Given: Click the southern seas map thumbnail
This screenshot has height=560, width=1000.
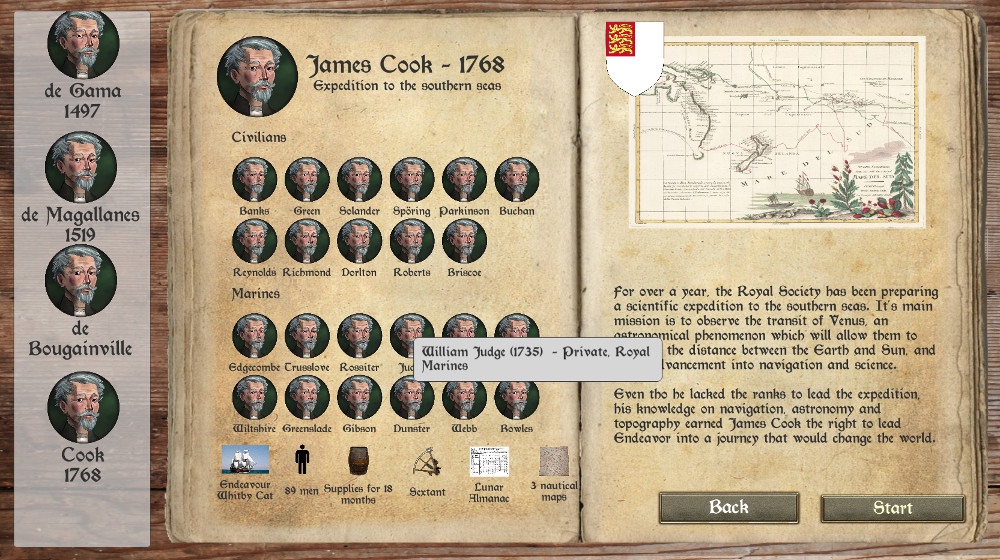Looking at the screenshot, I should point(777,130).
